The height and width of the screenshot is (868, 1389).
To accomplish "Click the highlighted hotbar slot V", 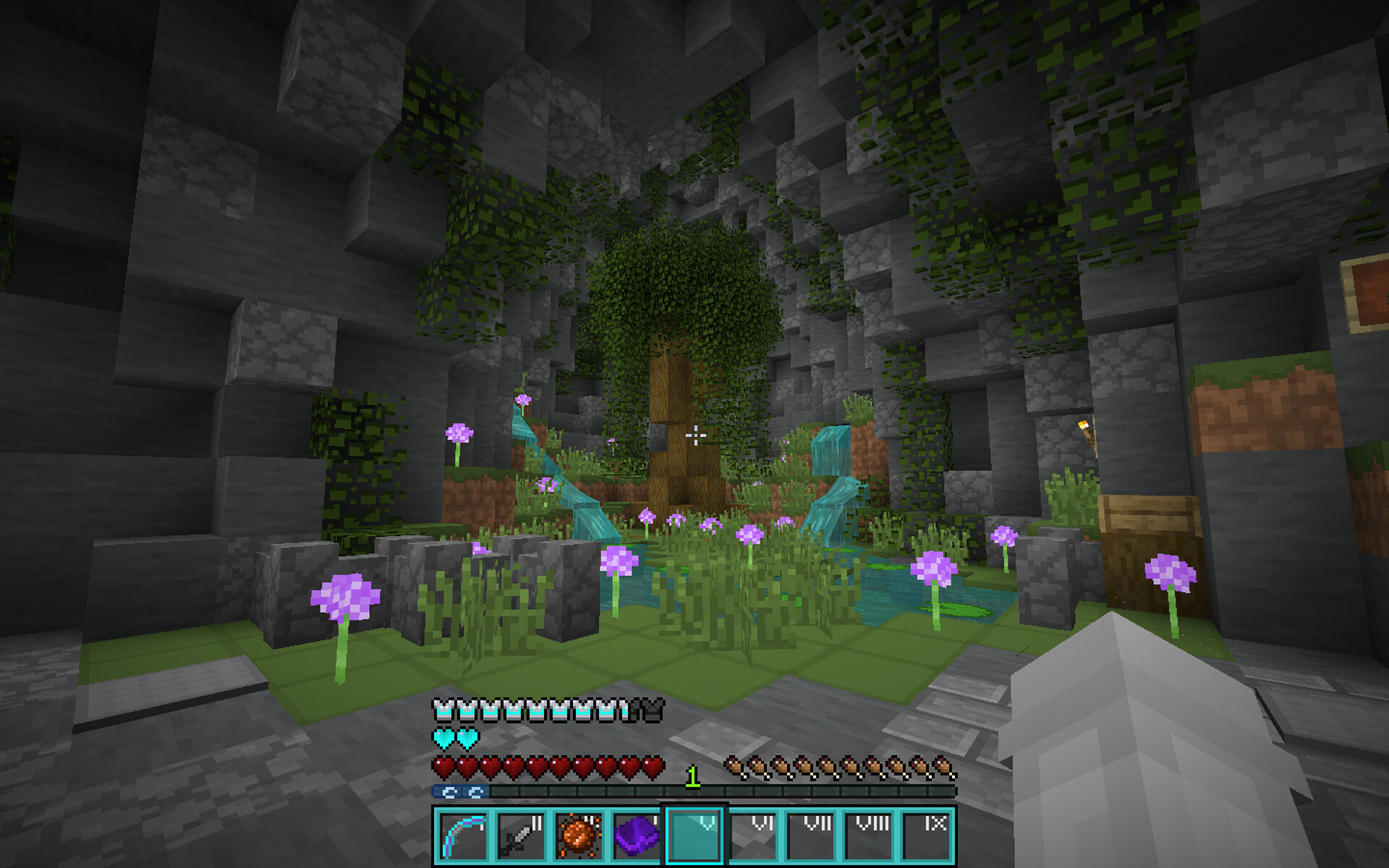I will [x=694, y=835].
